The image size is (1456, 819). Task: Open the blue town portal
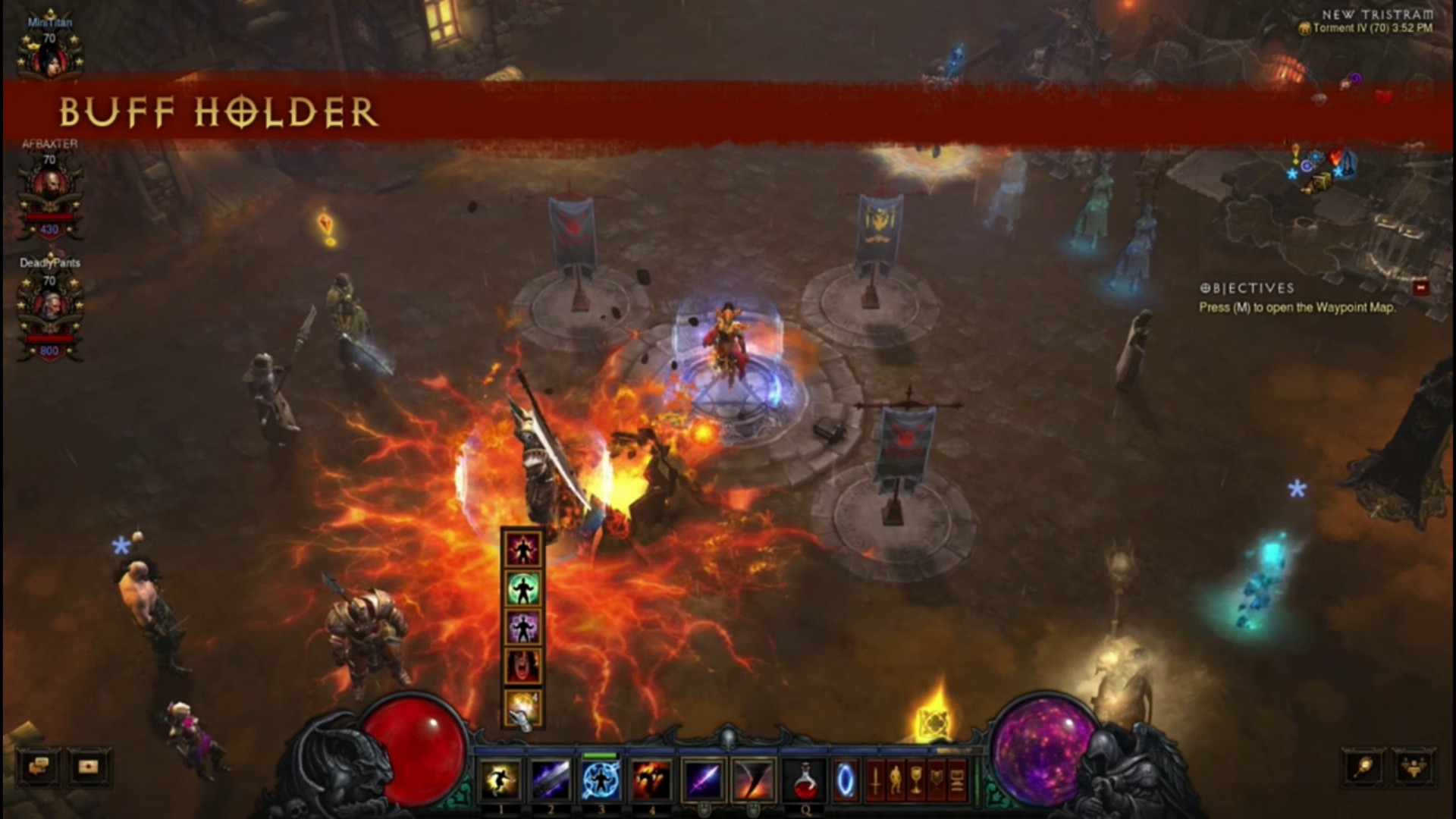point(846,780)
